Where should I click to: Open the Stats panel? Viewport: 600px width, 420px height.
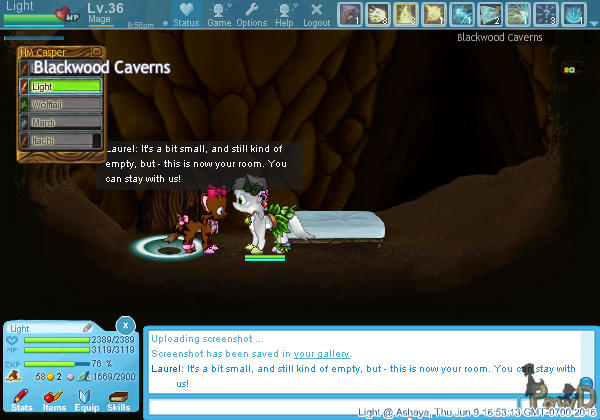(x=21, y=400)
